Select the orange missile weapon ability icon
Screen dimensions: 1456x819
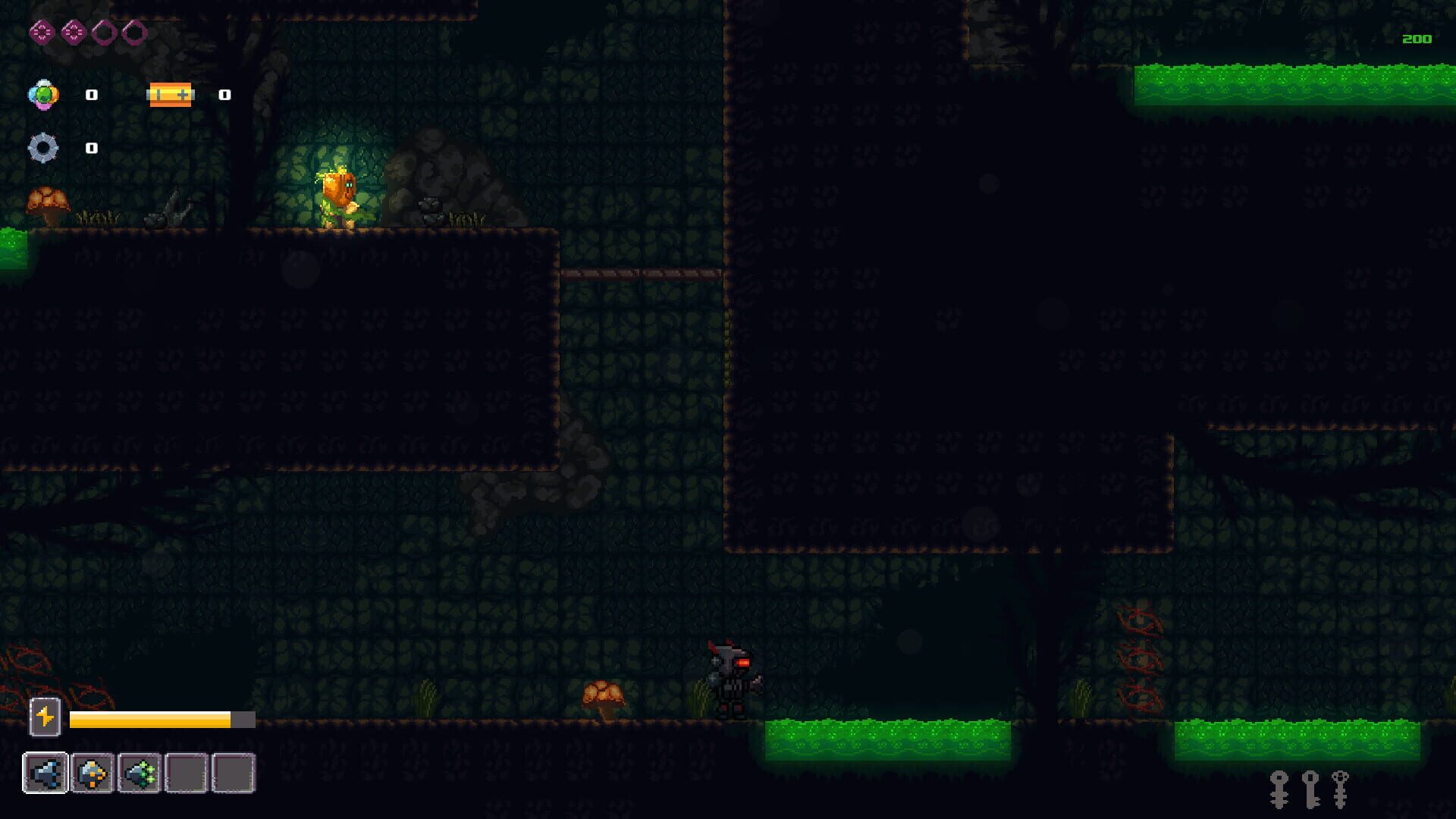click(x=93, y=773)
